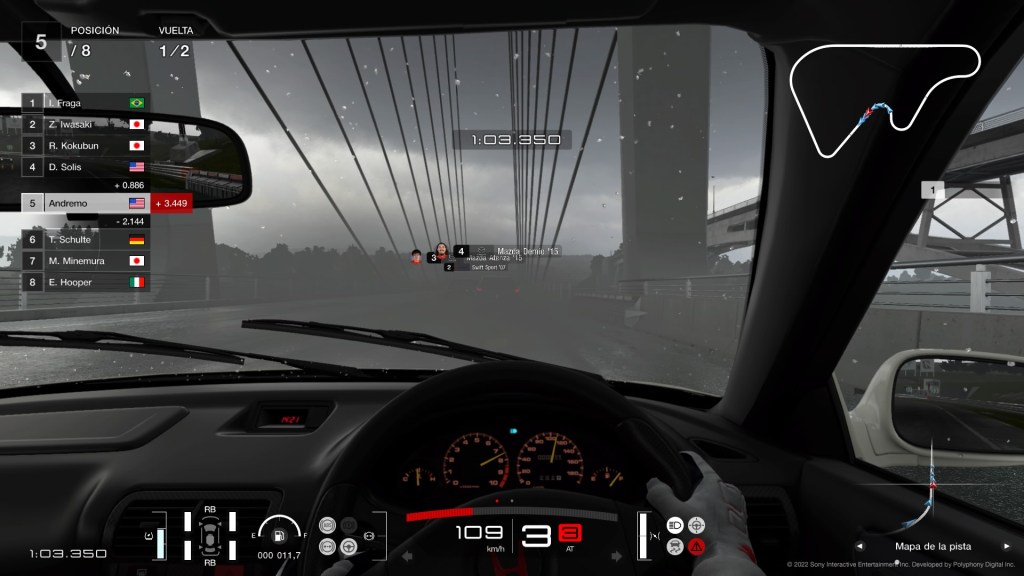Click the tyre wear car diagram
Viewport: 1024px width, 576px height.
[x=210, y=535]
